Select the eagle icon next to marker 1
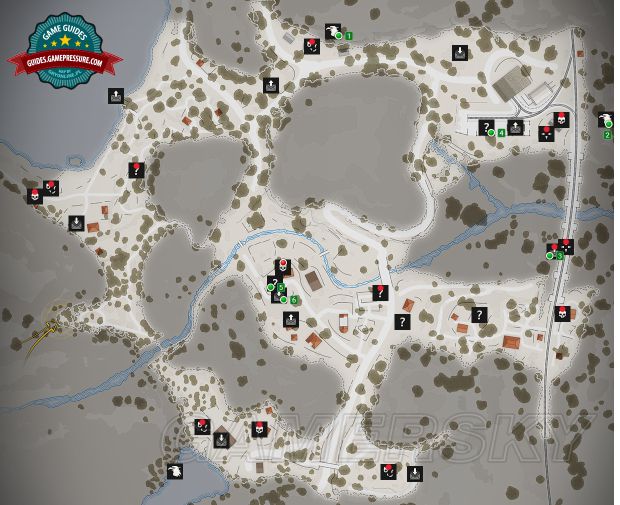Screen dimensions: 620x505 point(332,31)
